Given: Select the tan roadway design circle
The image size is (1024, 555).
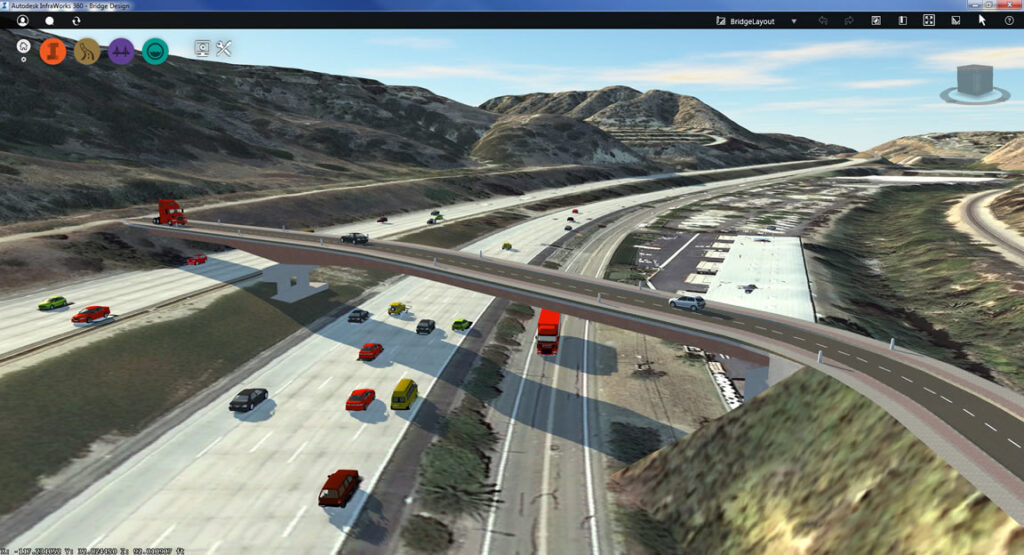Looking at the screenshot, I should point(87,51).
